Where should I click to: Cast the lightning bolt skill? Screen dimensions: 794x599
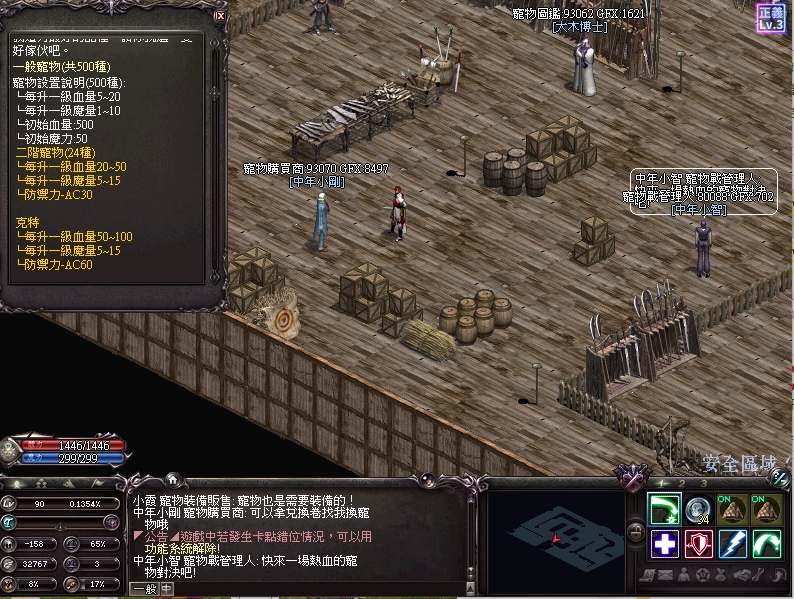[x=733, y=544]
